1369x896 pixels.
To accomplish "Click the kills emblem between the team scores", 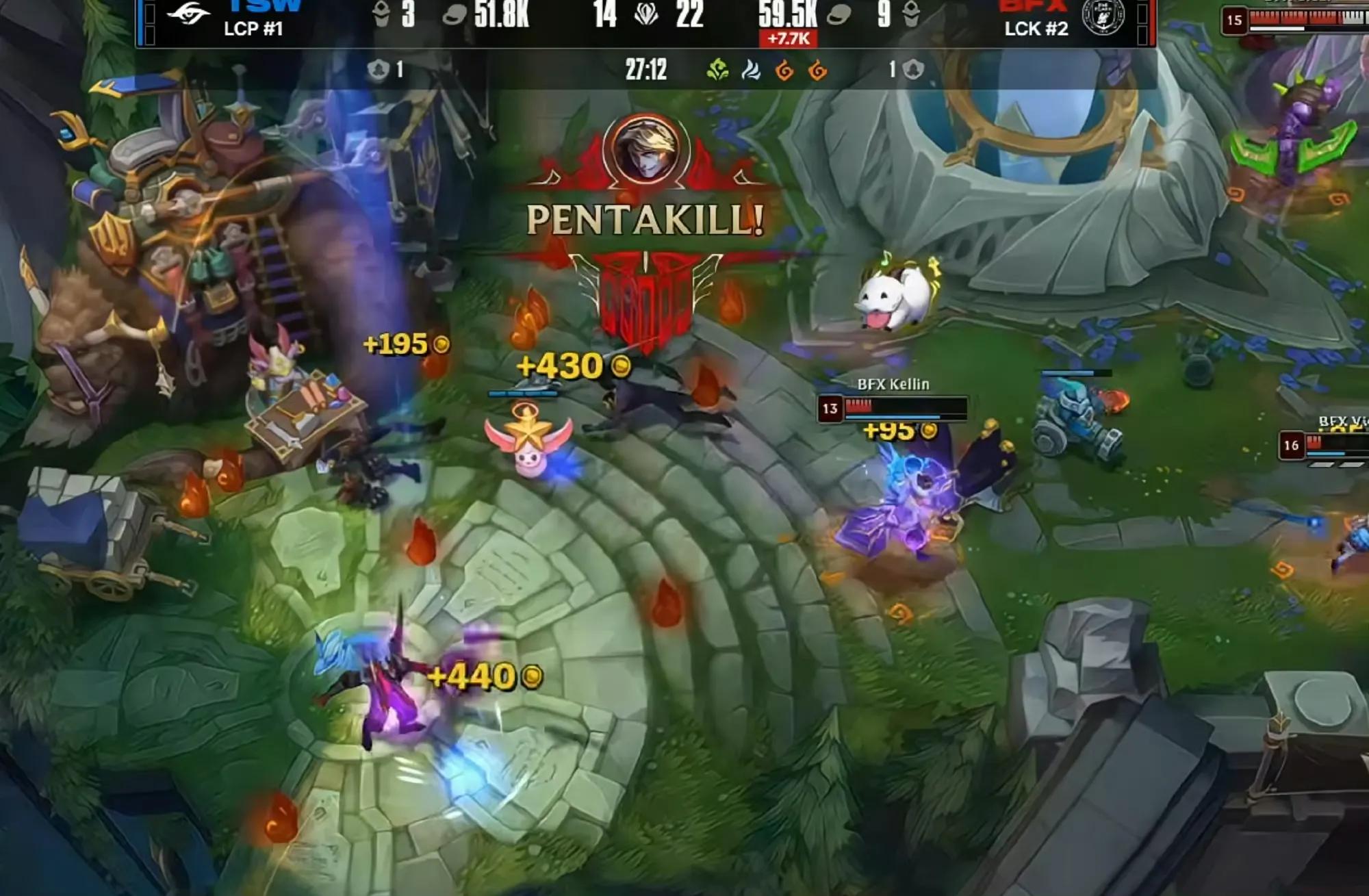I will (x=646, y=14).
